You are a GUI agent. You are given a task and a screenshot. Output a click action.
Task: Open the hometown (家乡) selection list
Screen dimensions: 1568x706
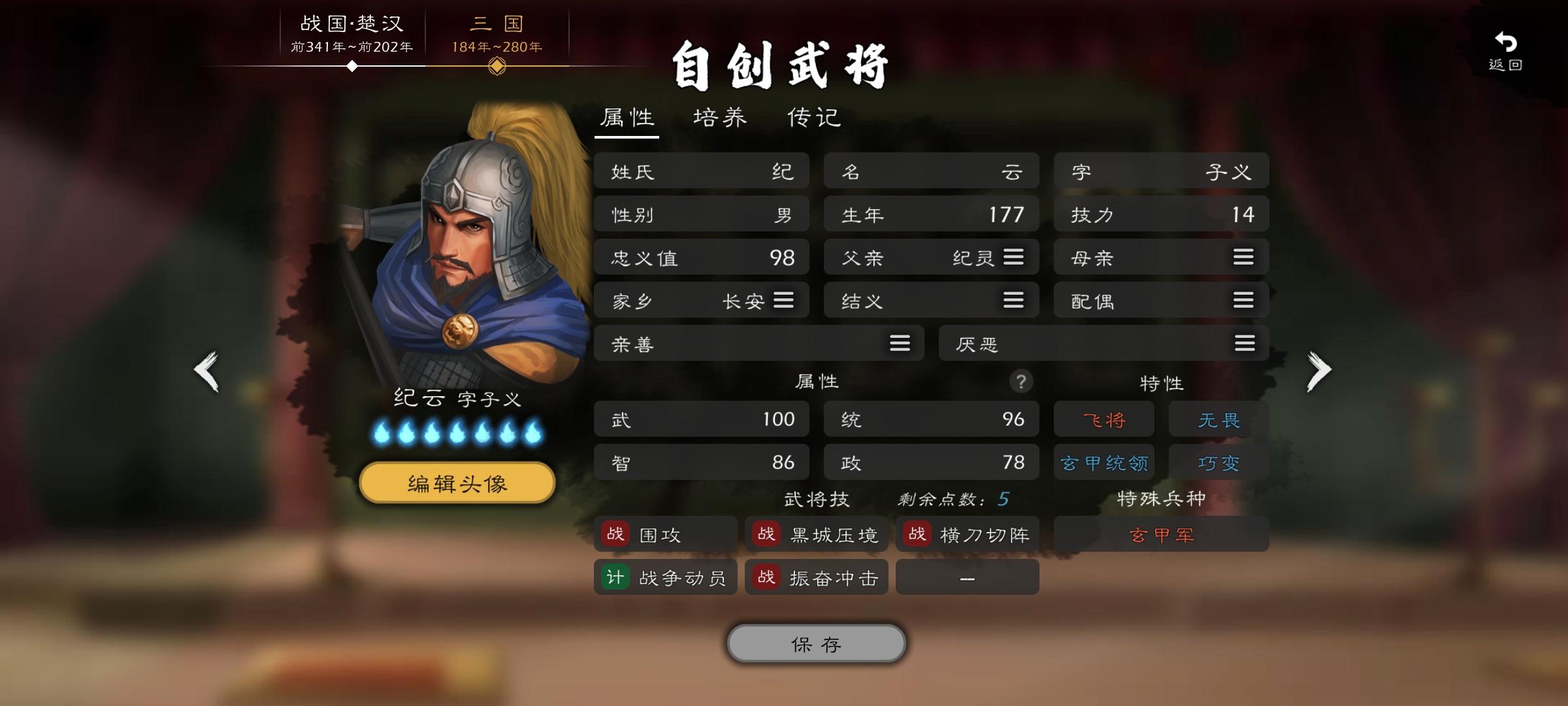click(x=783, y=300)
